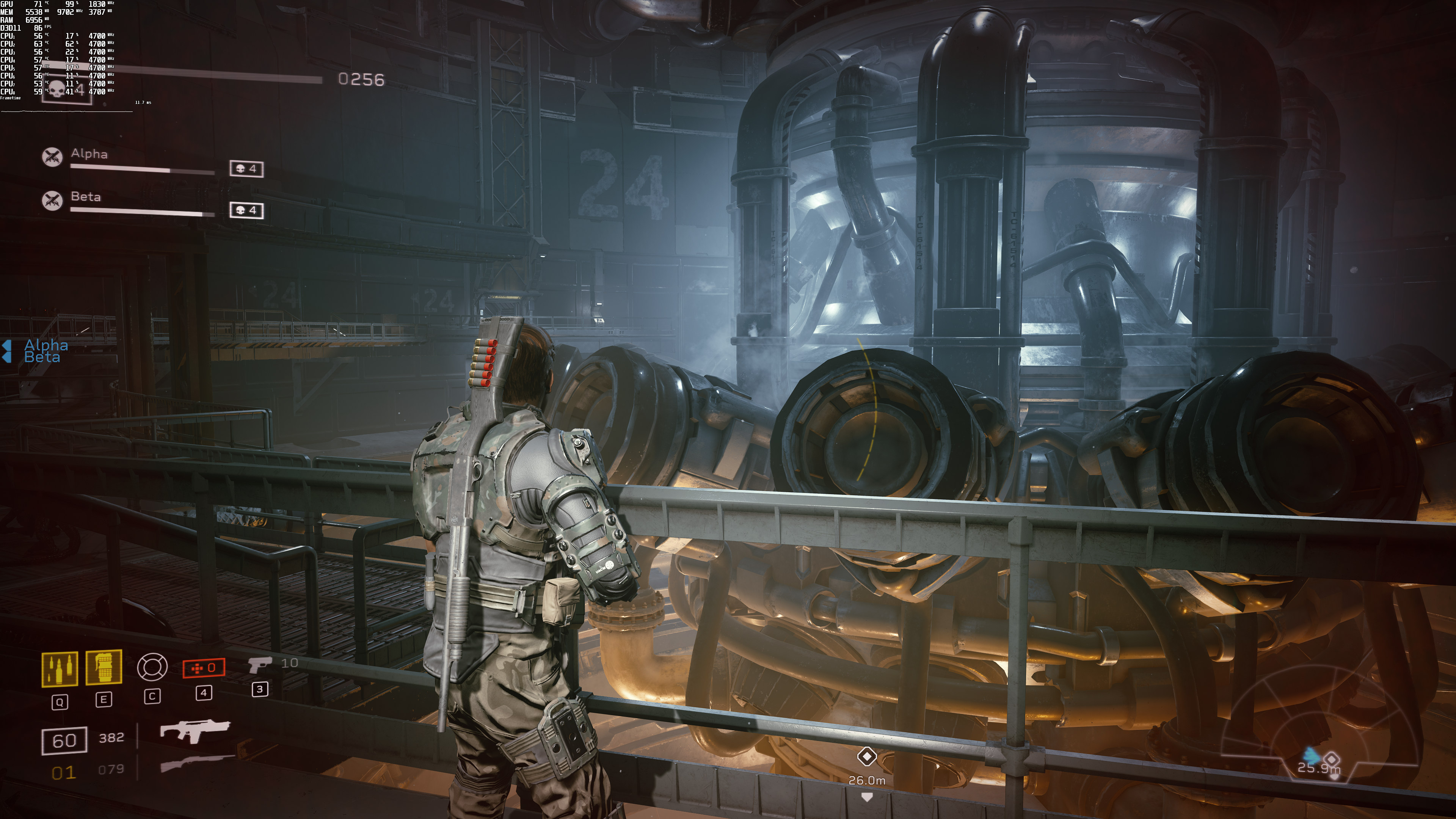The height and width of the screenshot is (819, 1456).
Task: Click the blue Alpha offscreen indicator
Action: (45, 344)
